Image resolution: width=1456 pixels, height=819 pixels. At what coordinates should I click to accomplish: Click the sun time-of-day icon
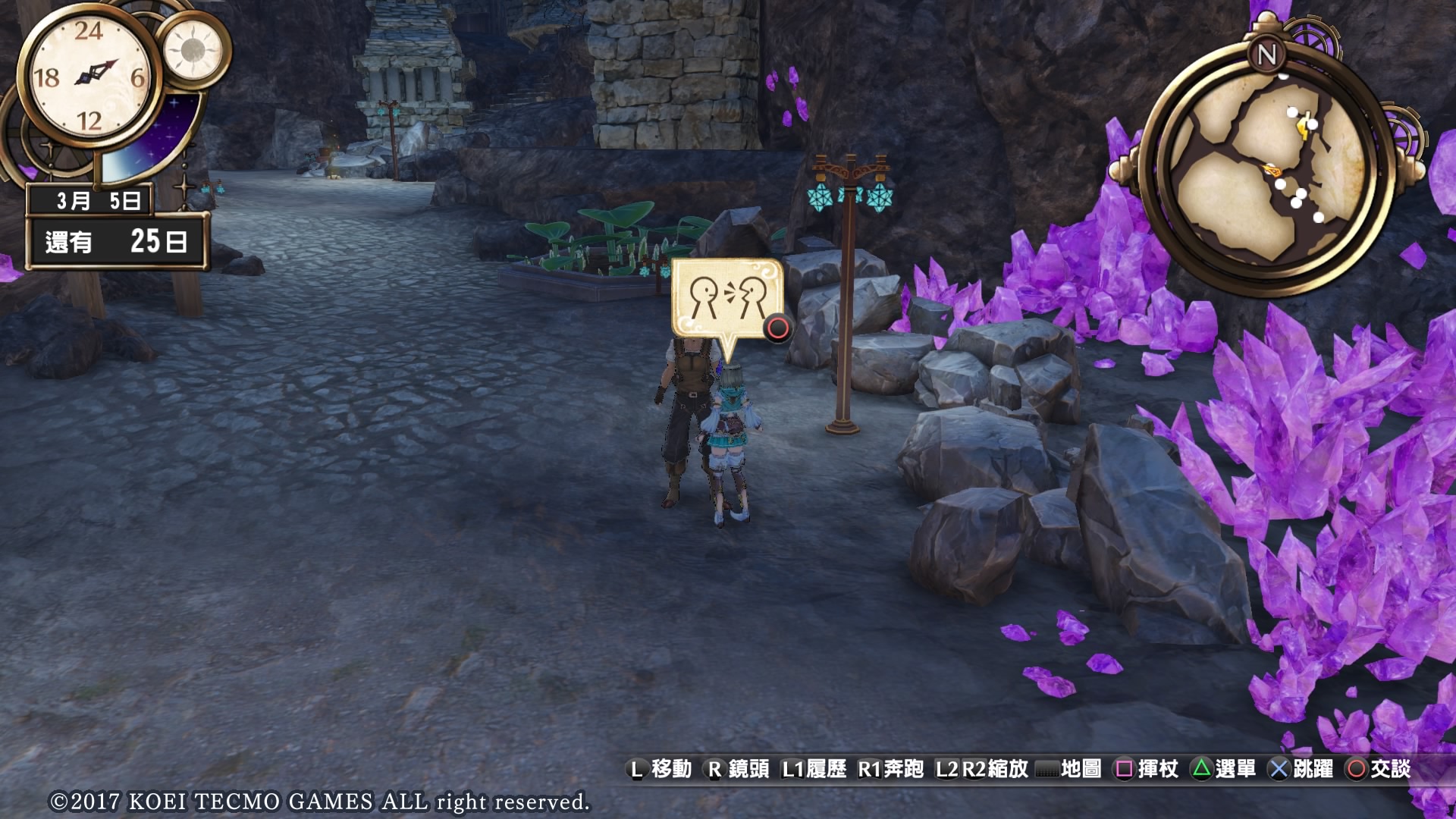[x=193, y=50]
